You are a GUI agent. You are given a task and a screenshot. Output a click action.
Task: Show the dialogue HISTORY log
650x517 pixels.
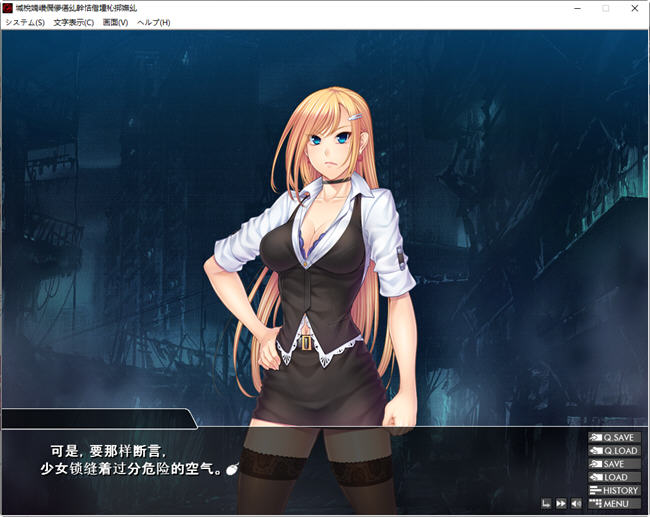[x=614, y=490]
